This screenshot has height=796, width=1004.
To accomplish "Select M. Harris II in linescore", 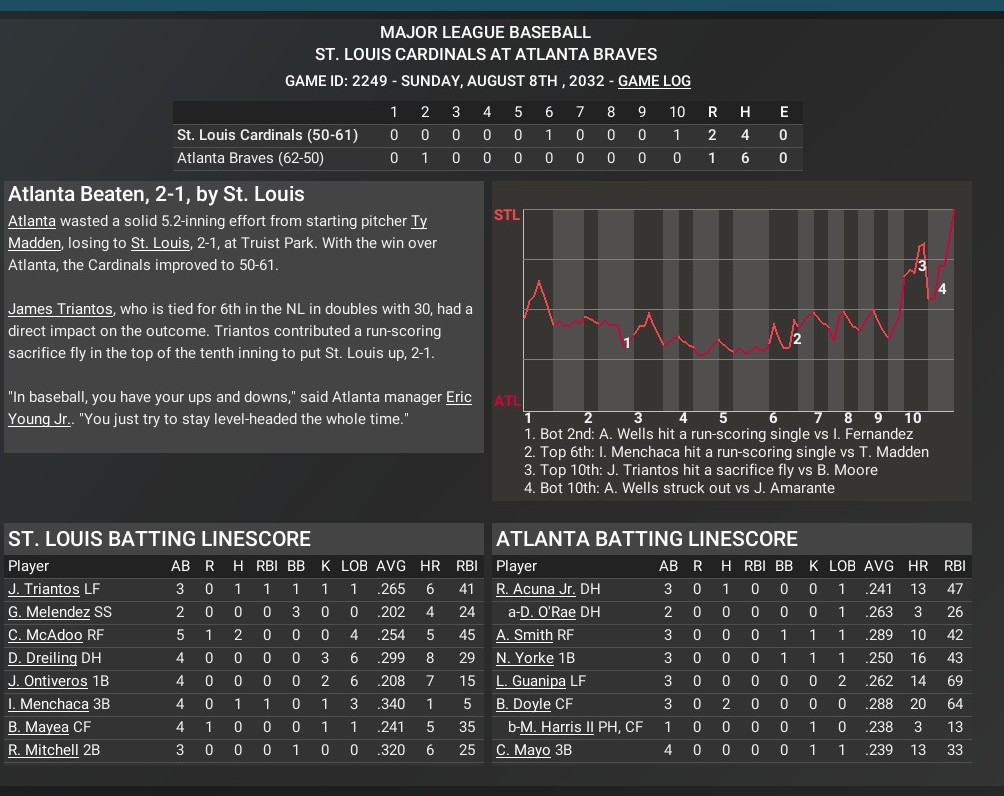I will (x=558, y=727).
